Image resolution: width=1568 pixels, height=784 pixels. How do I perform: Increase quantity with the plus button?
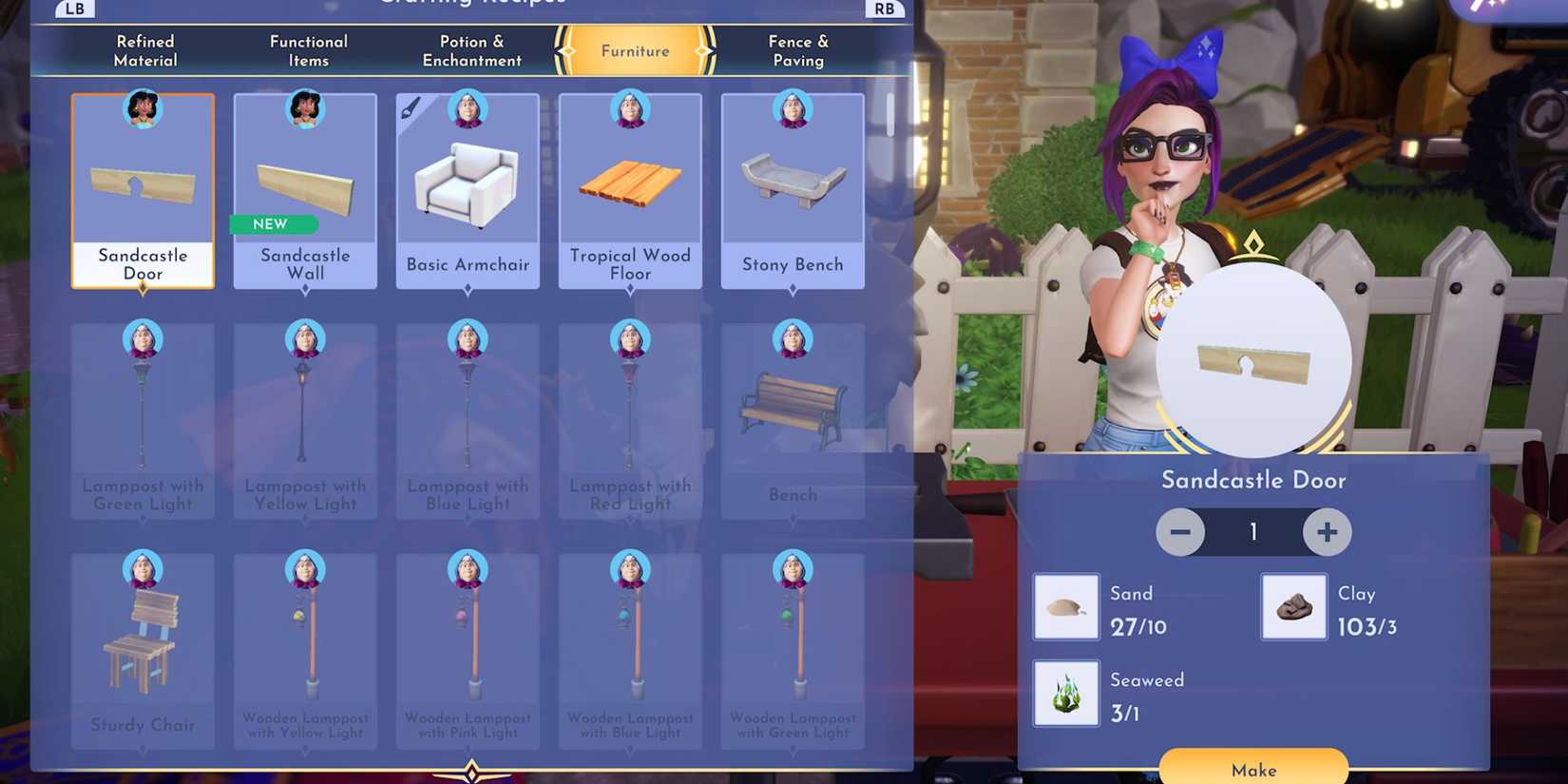tap(1327, 532)
